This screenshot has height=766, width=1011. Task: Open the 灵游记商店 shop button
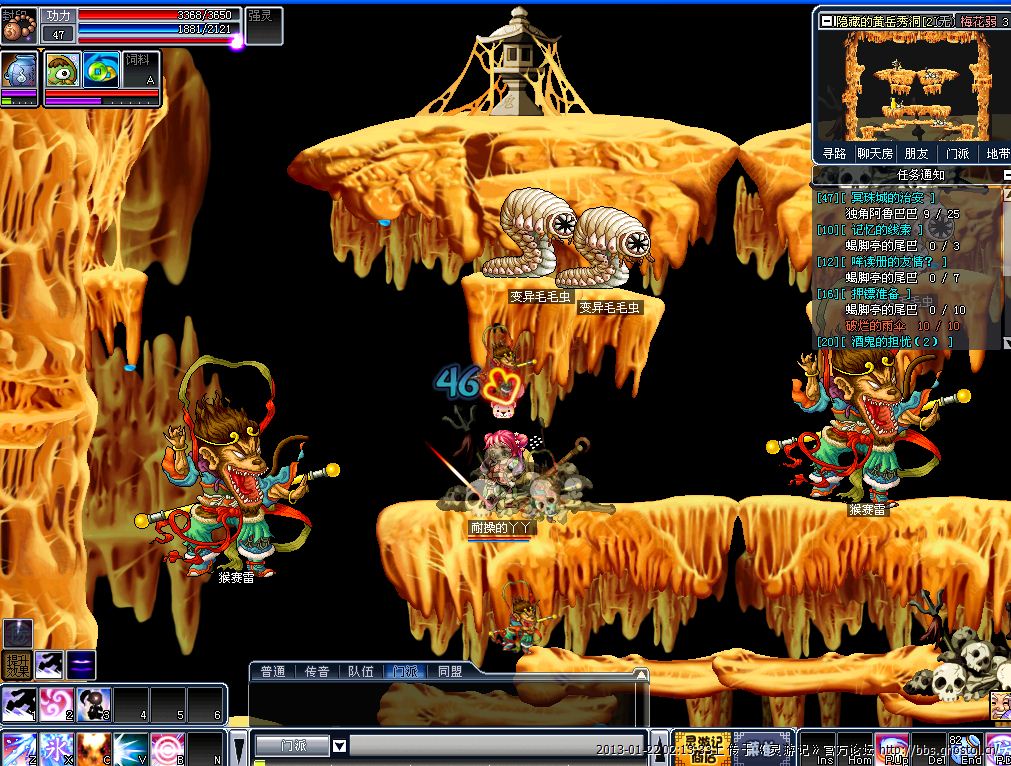point(702,748)
